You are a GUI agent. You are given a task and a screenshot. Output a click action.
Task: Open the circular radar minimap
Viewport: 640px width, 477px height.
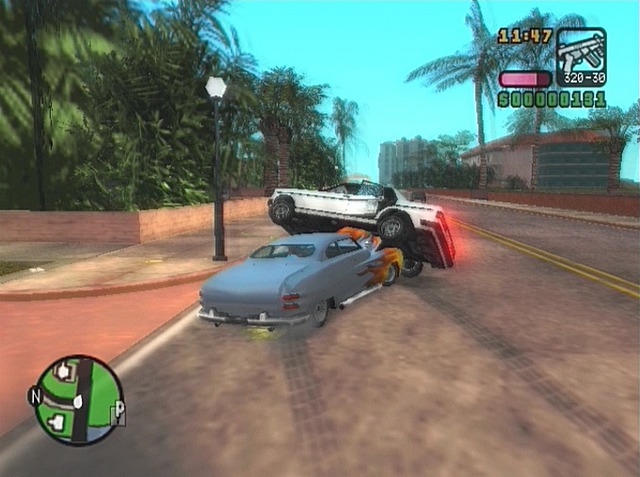pos(78,400)
